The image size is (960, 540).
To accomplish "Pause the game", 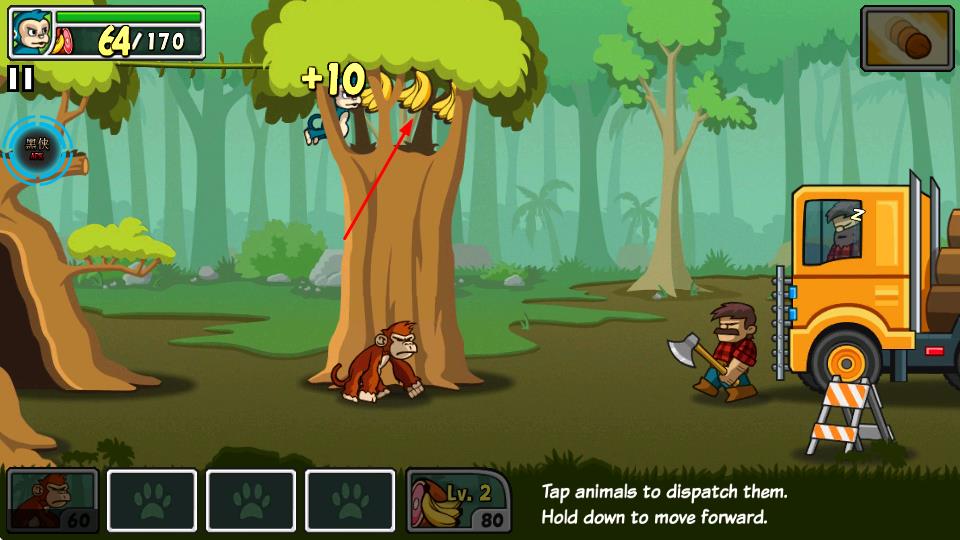I will (x=20, y=79).
